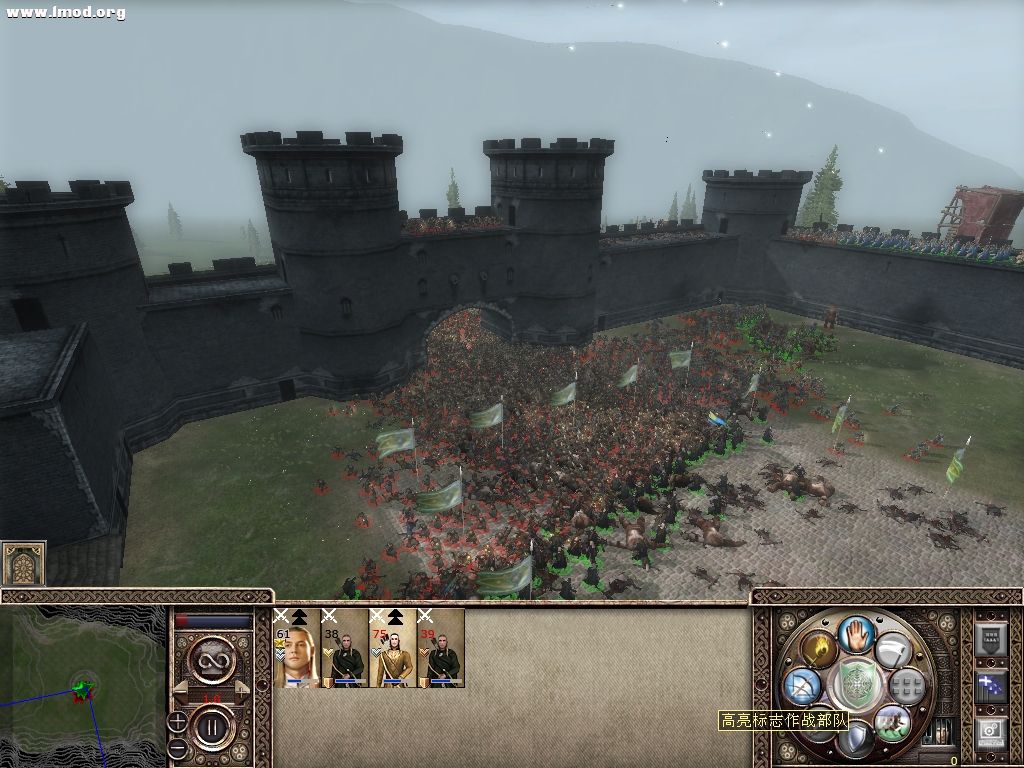Open the formation grid command
The height and width of the screenshot is (768, 1024).
pyautogui.click(x=906, y=686)
